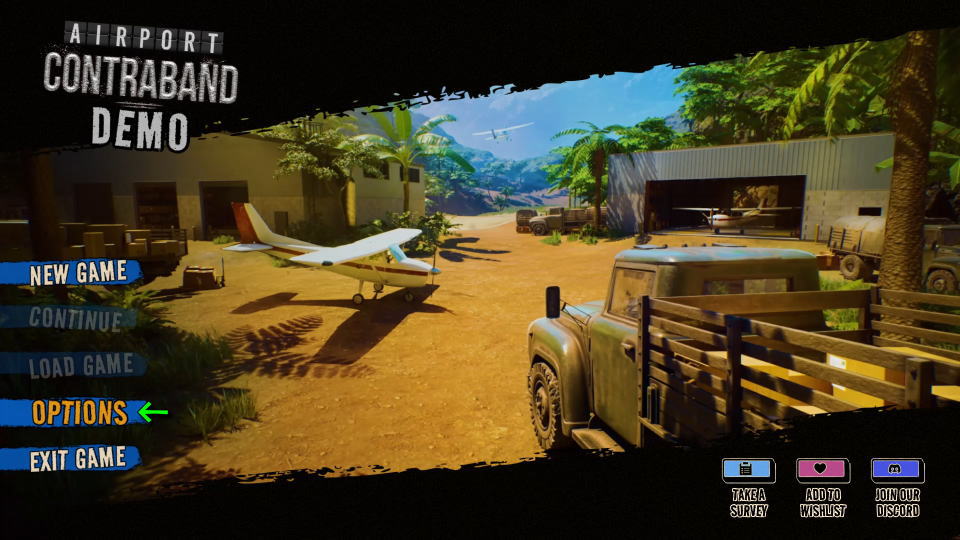The image size is (960, 540).
Task: Start a New Game
Action: [x=78, y=273]
